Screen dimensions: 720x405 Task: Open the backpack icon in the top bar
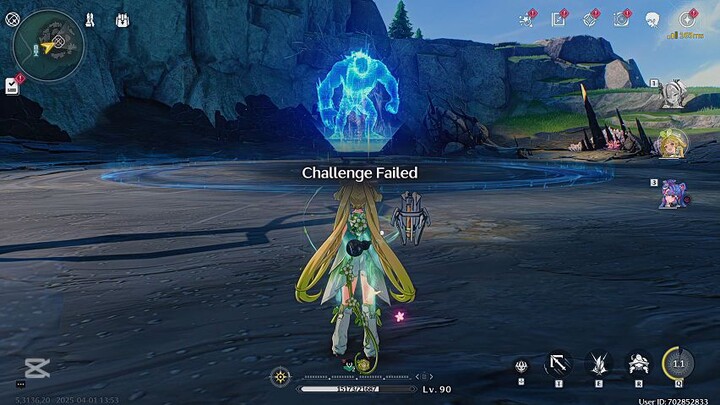point(122,20)
